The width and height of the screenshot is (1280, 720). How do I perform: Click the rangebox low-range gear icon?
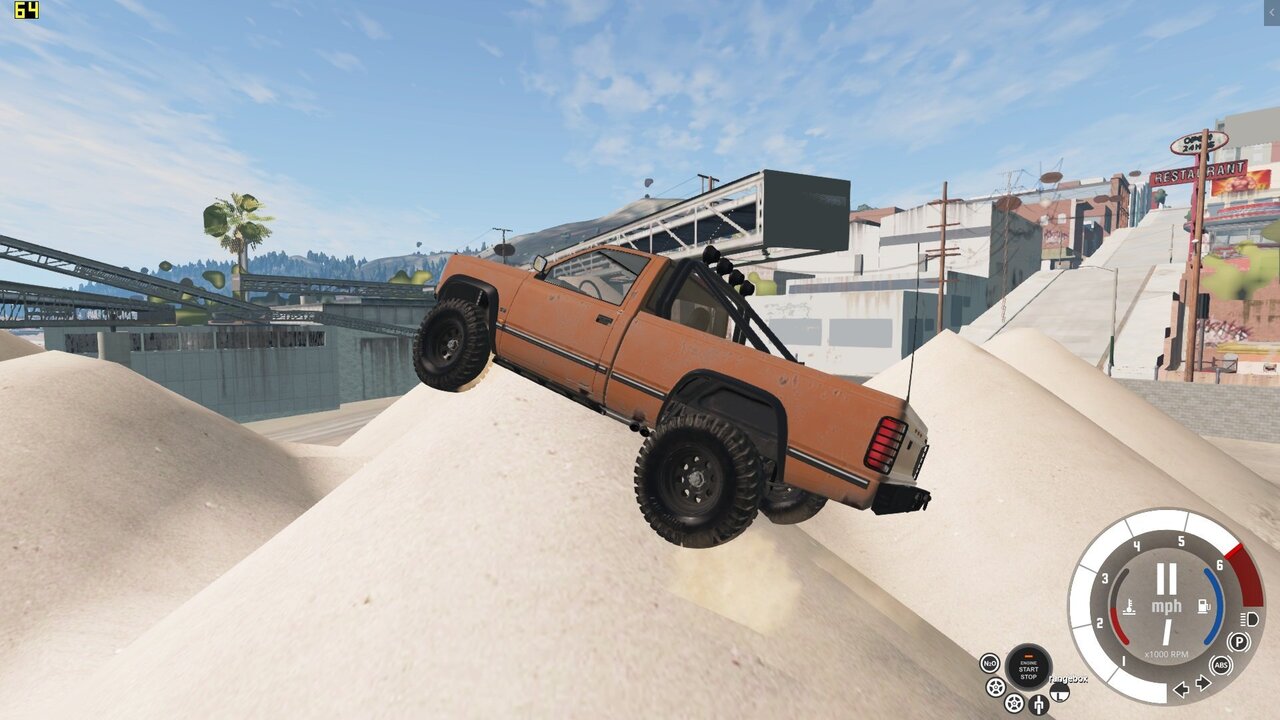[x=1059, y=693]
